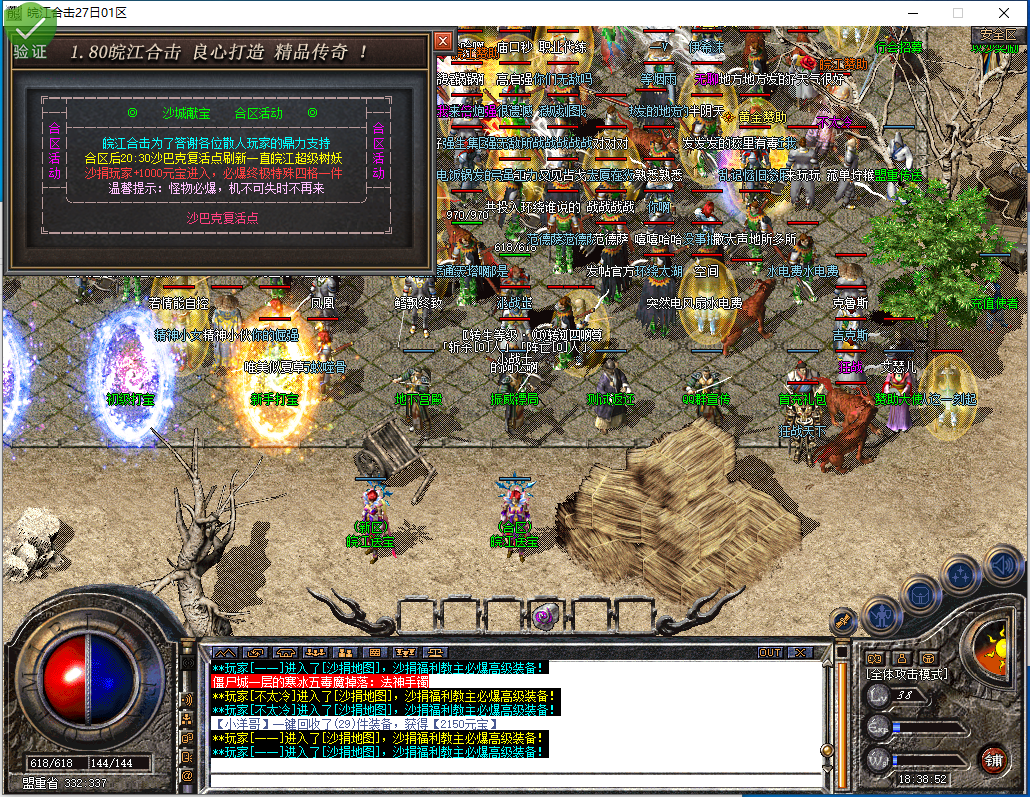The height and width of the screenshot is (797, 1030).
Task: Close the 皖江合击 announcement dialog
Action: point(443,41)
